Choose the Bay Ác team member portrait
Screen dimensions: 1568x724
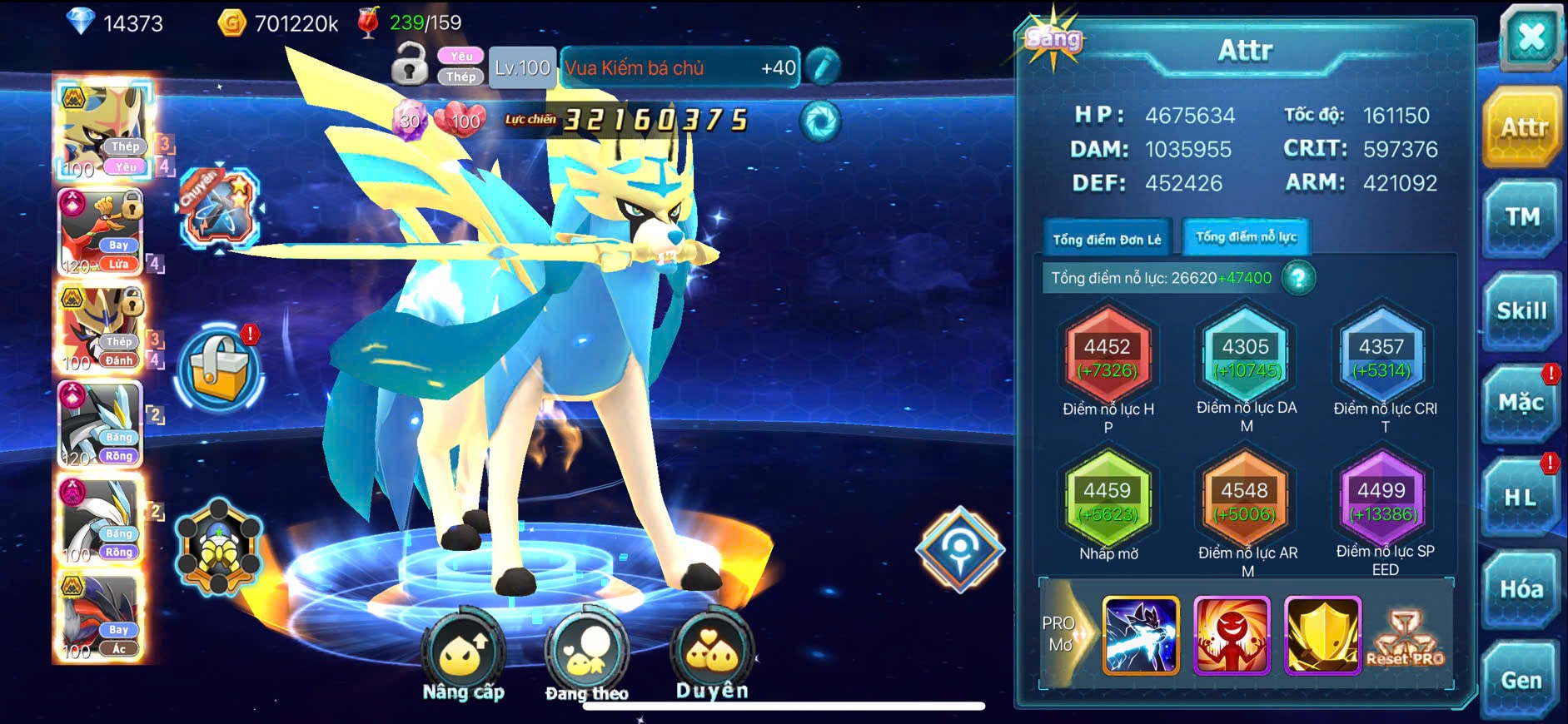pyautogui.click(x=100, y=617)
